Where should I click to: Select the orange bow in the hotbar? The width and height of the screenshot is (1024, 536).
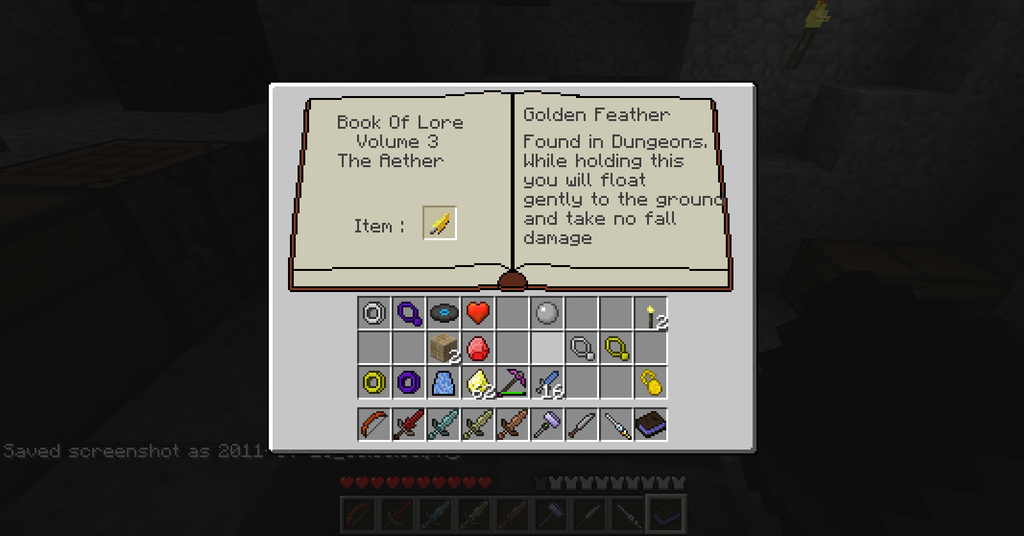[374, 425]
